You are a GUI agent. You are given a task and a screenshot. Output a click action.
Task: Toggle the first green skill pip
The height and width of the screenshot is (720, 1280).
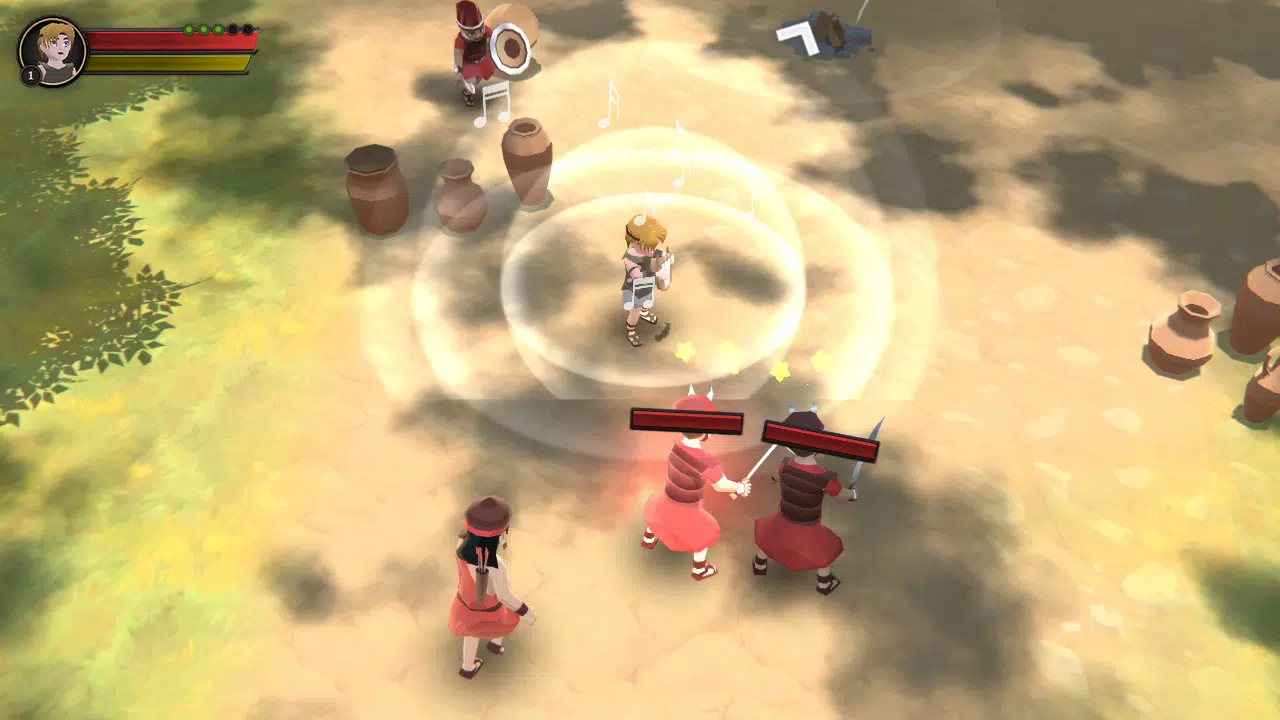[188, 30]
